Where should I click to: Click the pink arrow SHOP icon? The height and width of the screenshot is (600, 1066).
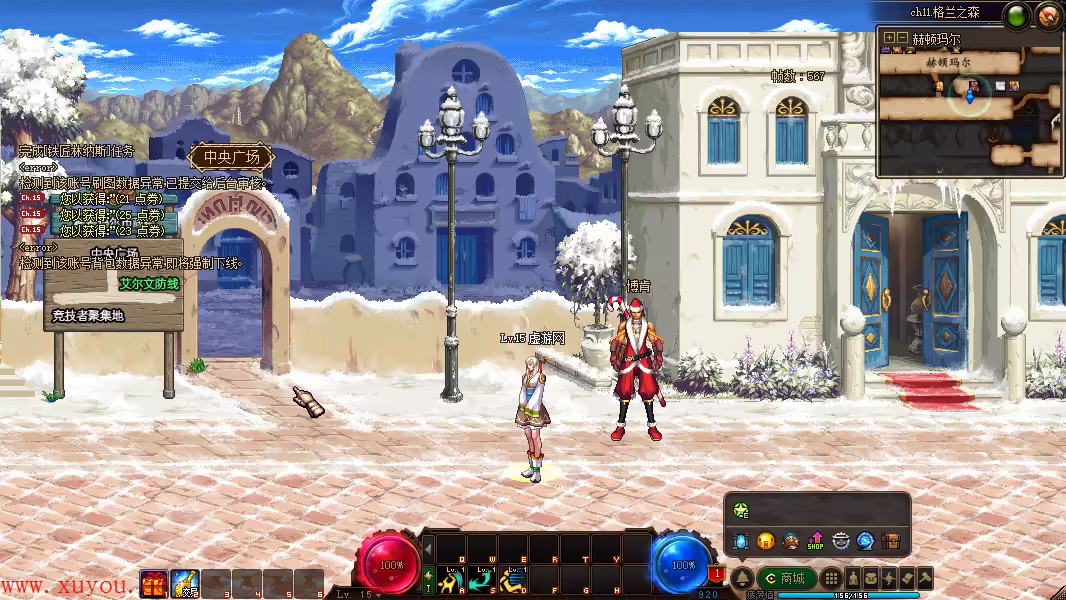pos(815,541)
